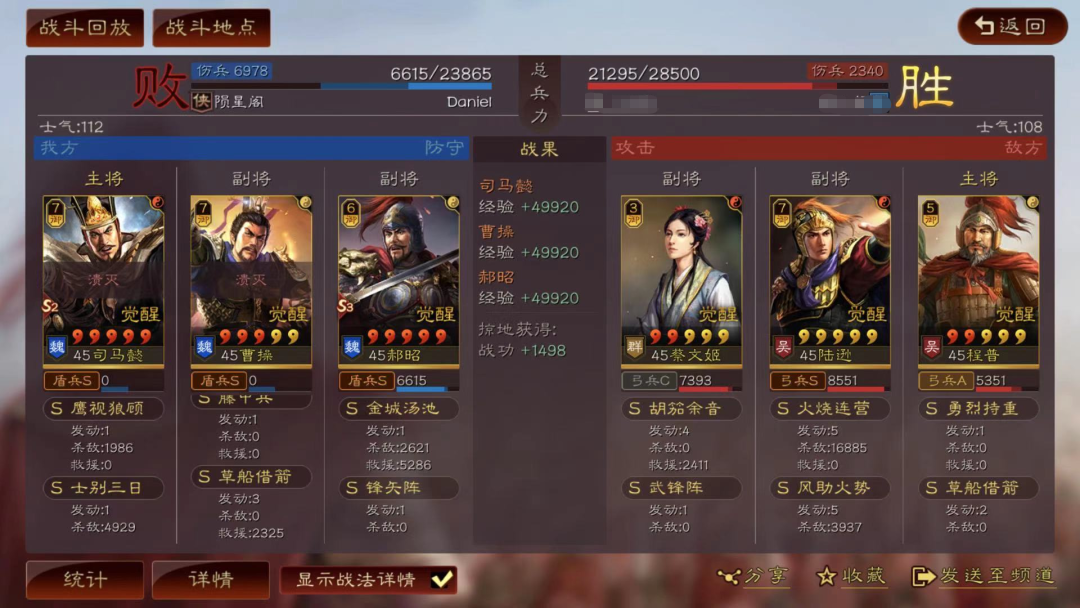Toggle the 显示战法详情 checkbox
1080x608 pixels.
pyautogui.click(x=441, y=579)
